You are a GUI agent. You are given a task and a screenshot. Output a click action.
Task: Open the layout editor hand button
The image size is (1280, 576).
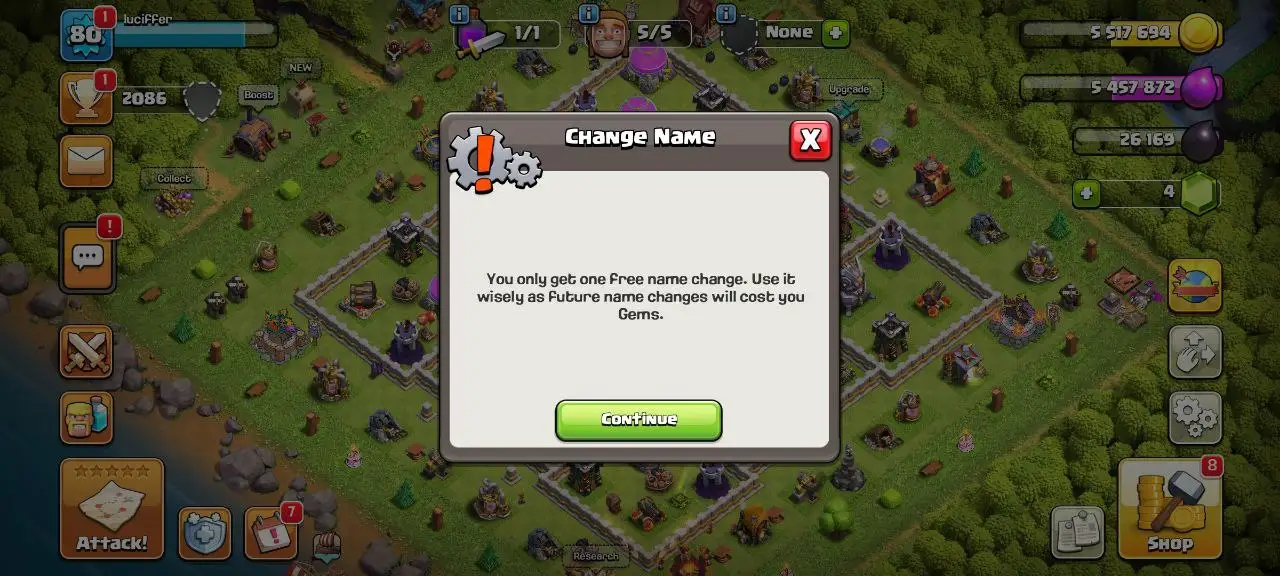coord(1195,351)
